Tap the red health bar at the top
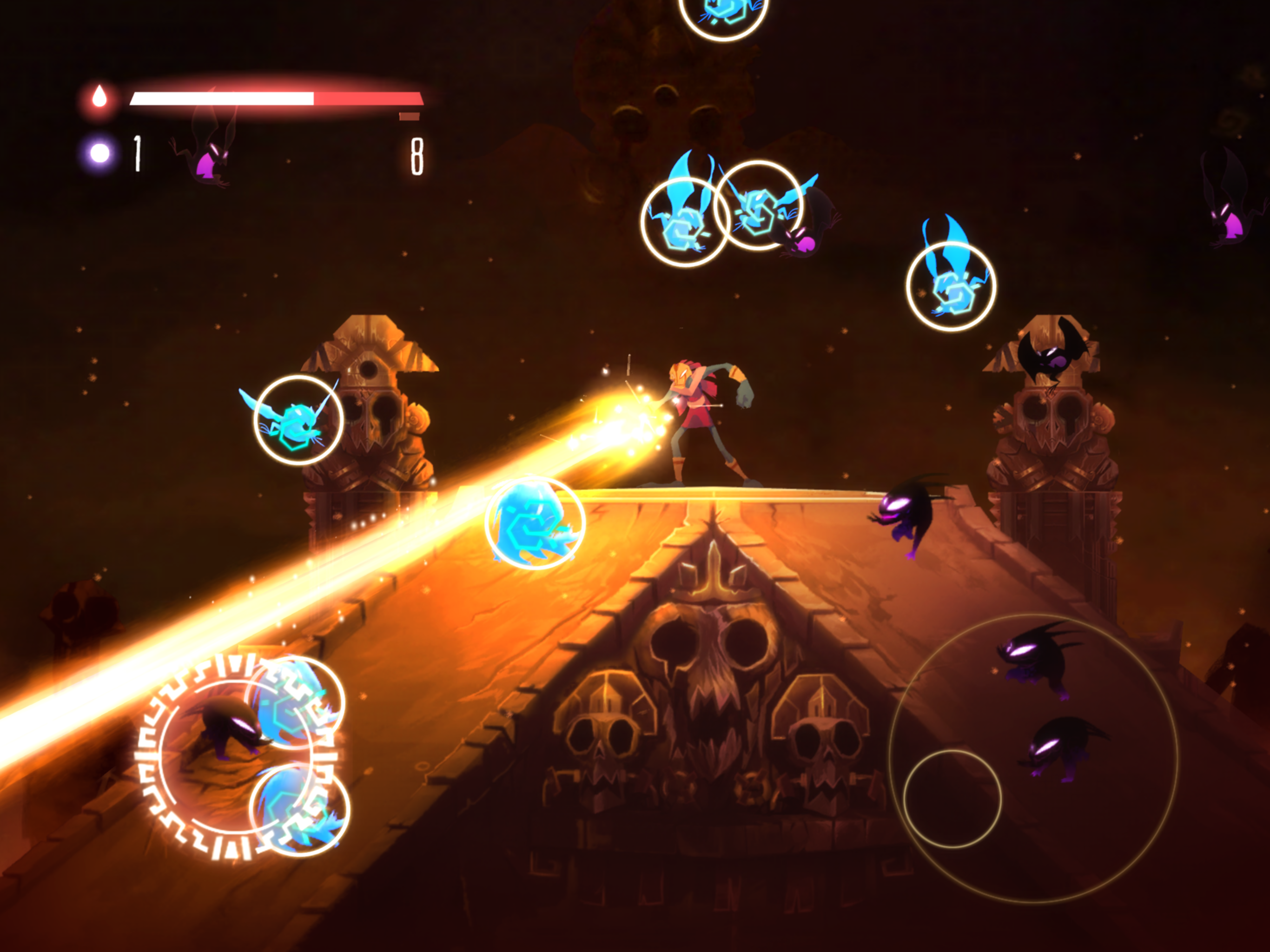The width and height of the screenshot is (1270, 952). point(276,99)
